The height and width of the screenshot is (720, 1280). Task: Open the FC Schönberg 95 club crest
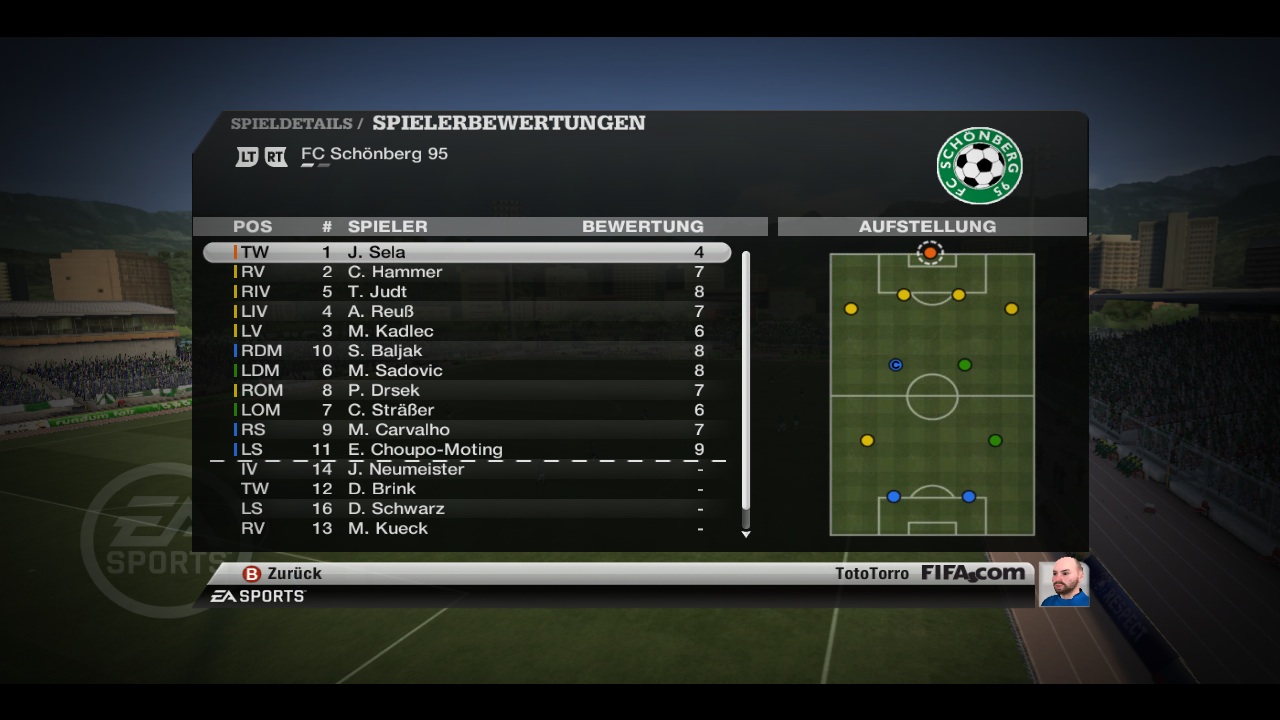(979, 166)
